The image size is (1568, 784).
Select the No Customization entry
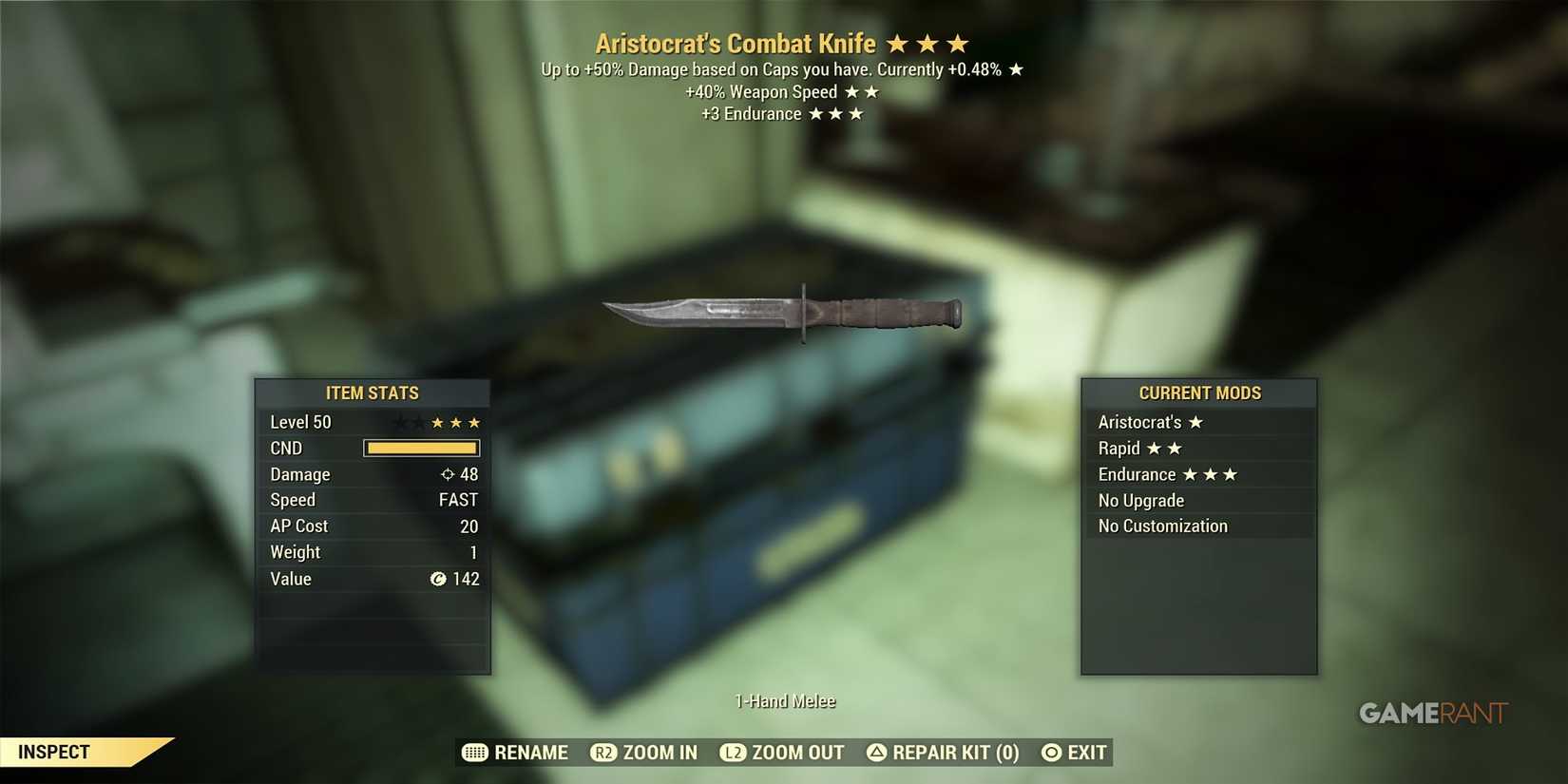pos(1162,526)
